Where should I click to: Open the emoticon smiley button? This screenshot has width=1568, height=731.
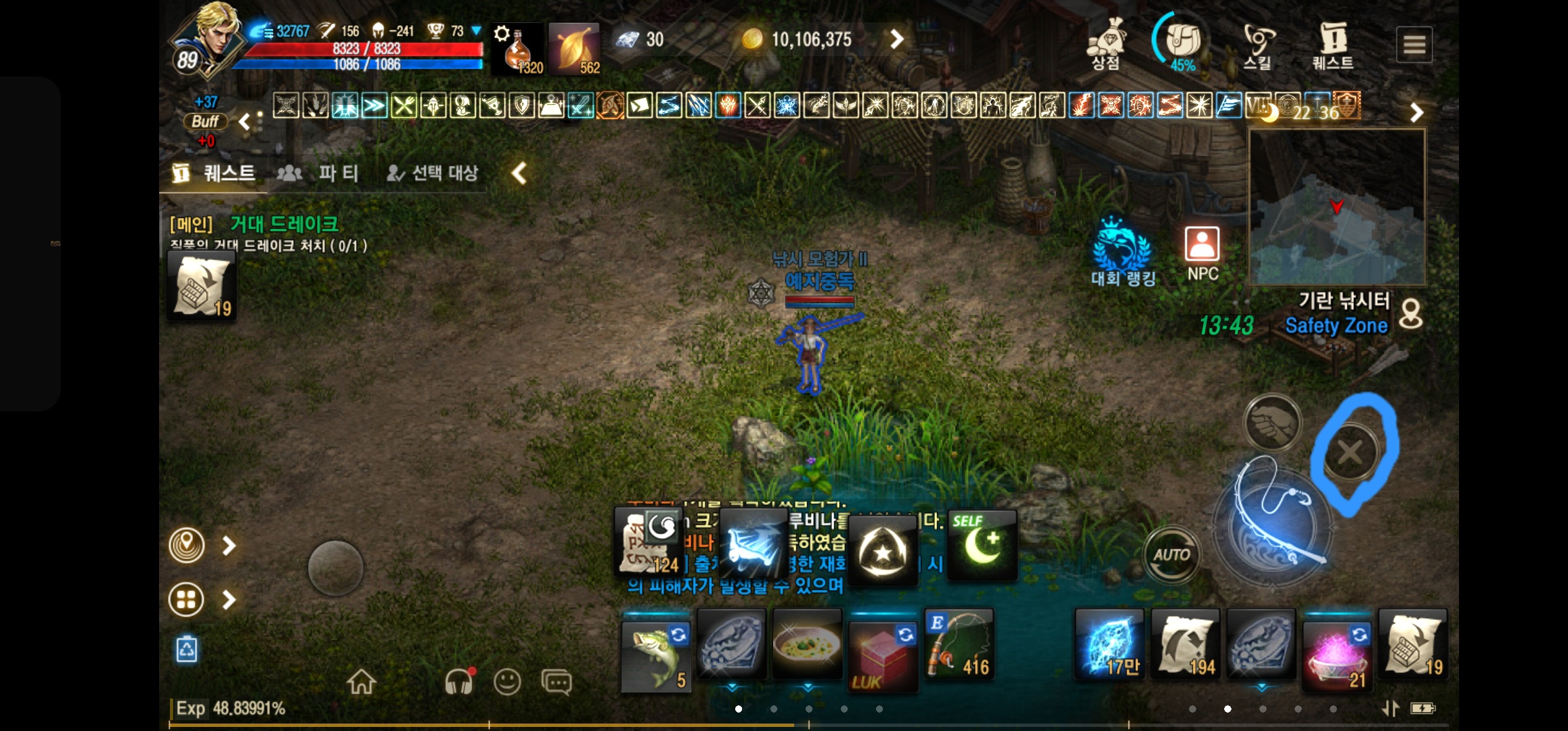coord(507,682)
